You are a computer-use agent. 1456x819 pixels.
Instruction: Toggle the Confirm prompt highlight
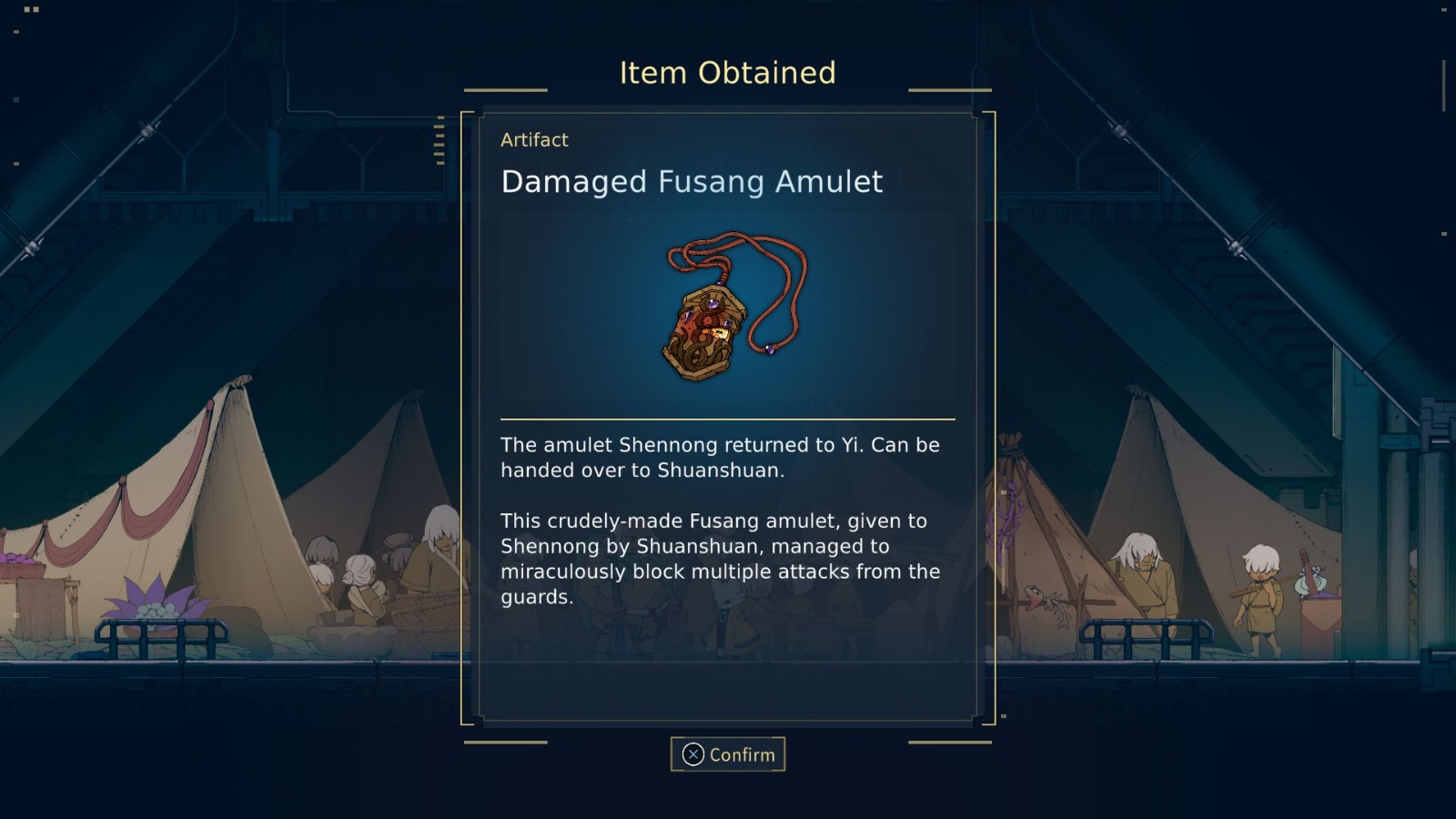[x=728, y=754]
